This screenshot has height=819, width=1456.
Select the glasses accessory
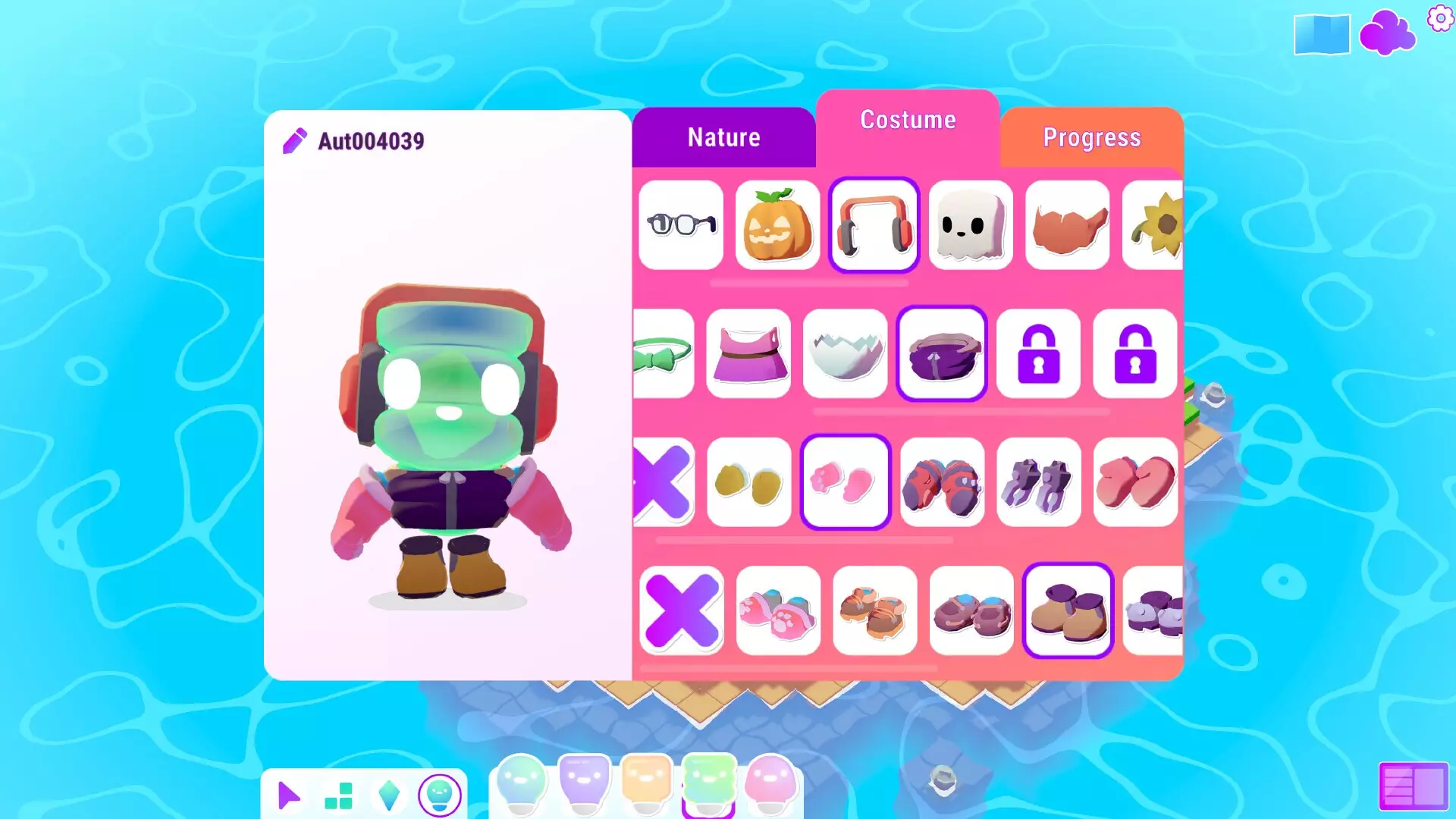(x=679, y=225)
